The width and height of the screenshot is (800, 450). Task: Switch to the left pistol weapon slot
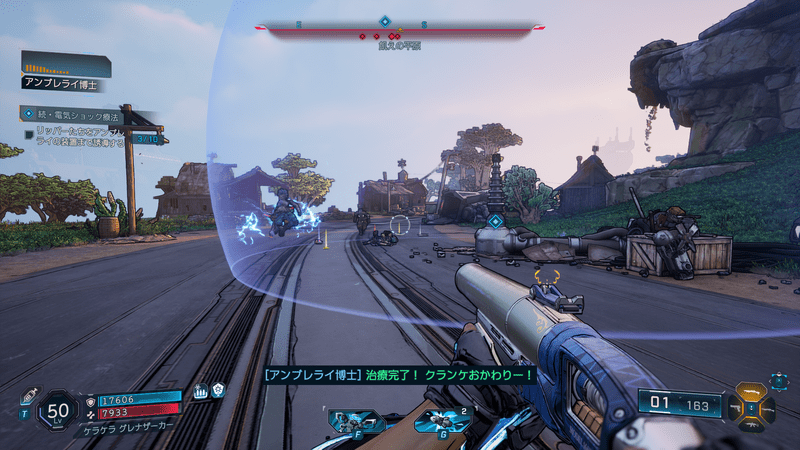pos(733,408)
